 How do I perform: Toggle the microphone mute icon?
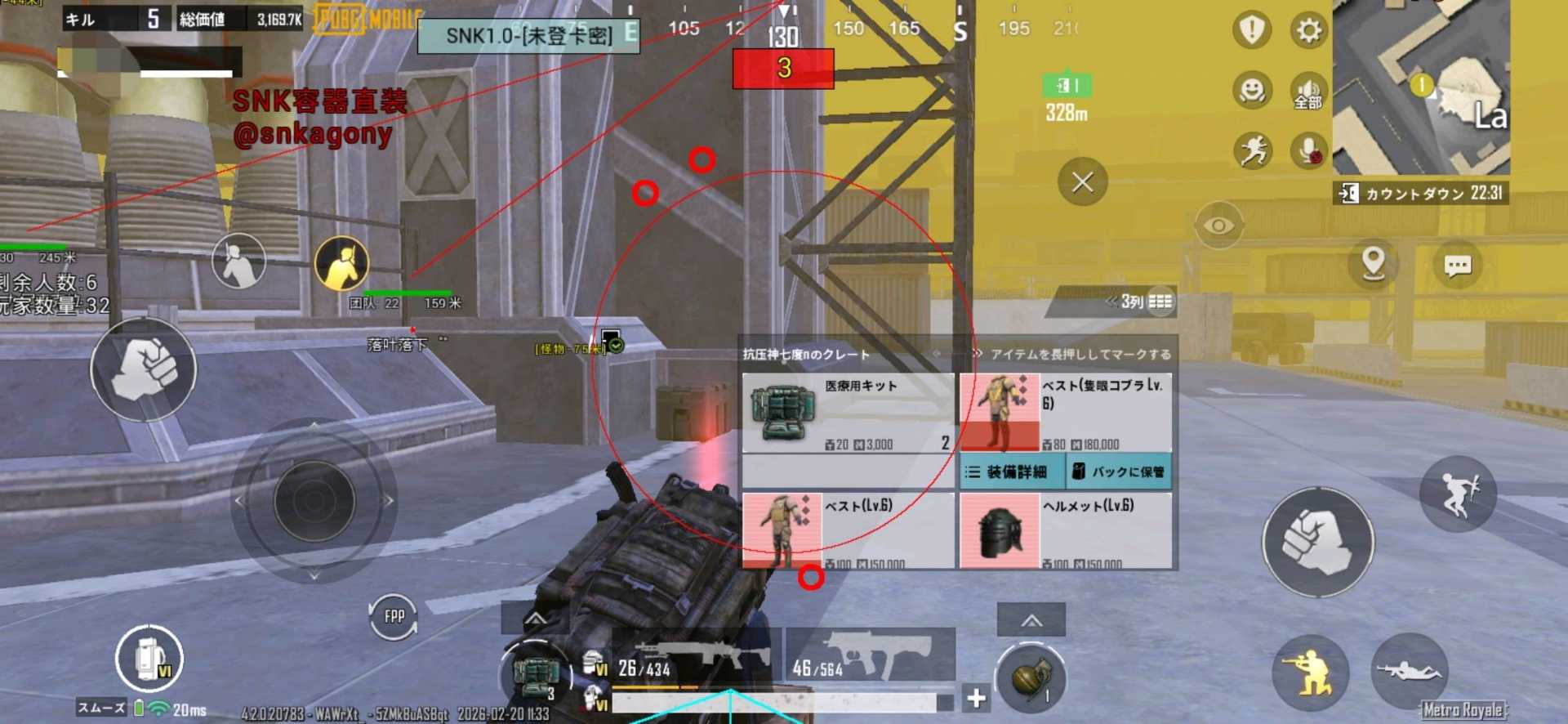click(1308, 150)
